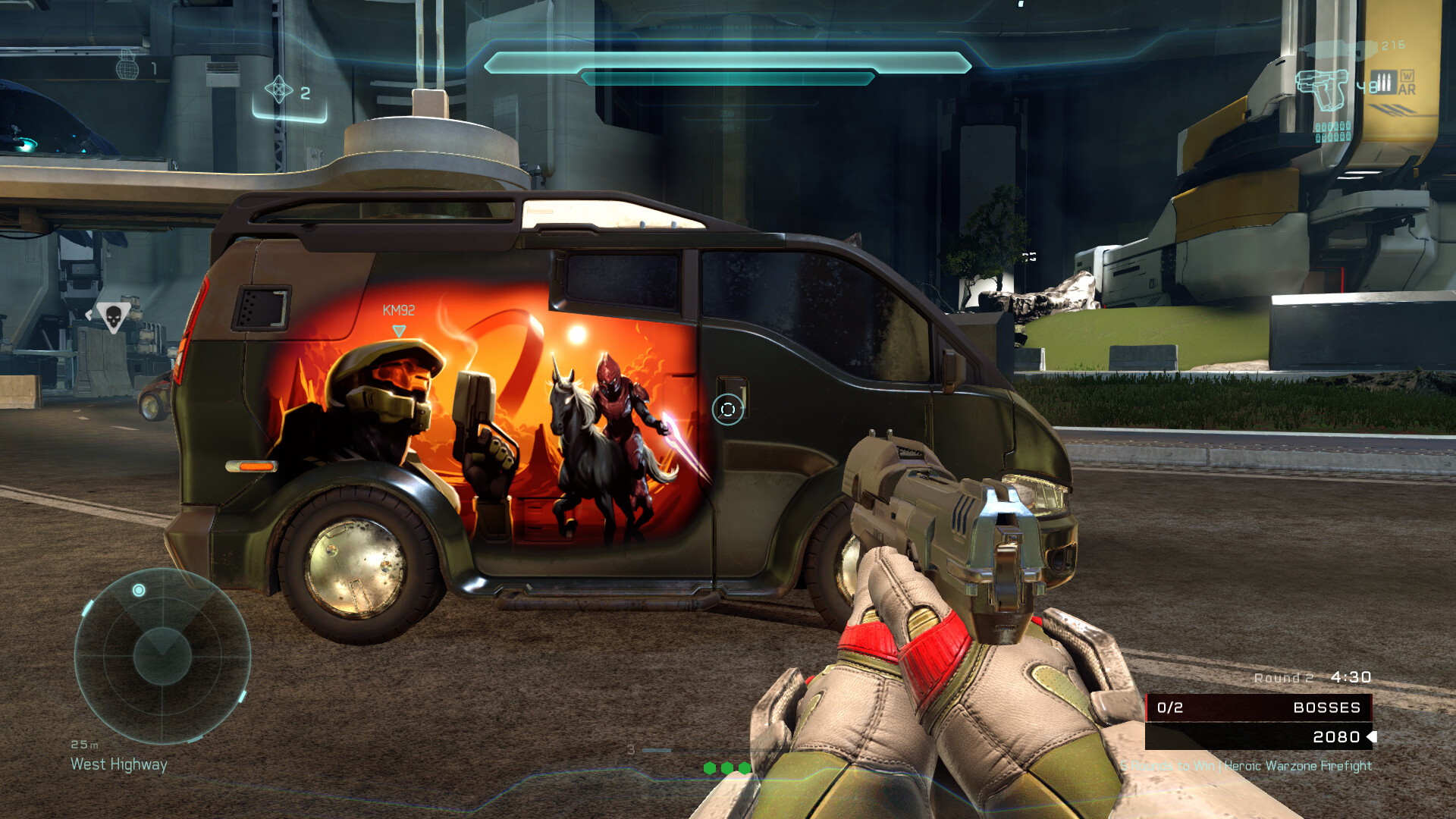Select the frag grenade icon
This screenshot has height=819, width=1456.
(x=127, y=66)
